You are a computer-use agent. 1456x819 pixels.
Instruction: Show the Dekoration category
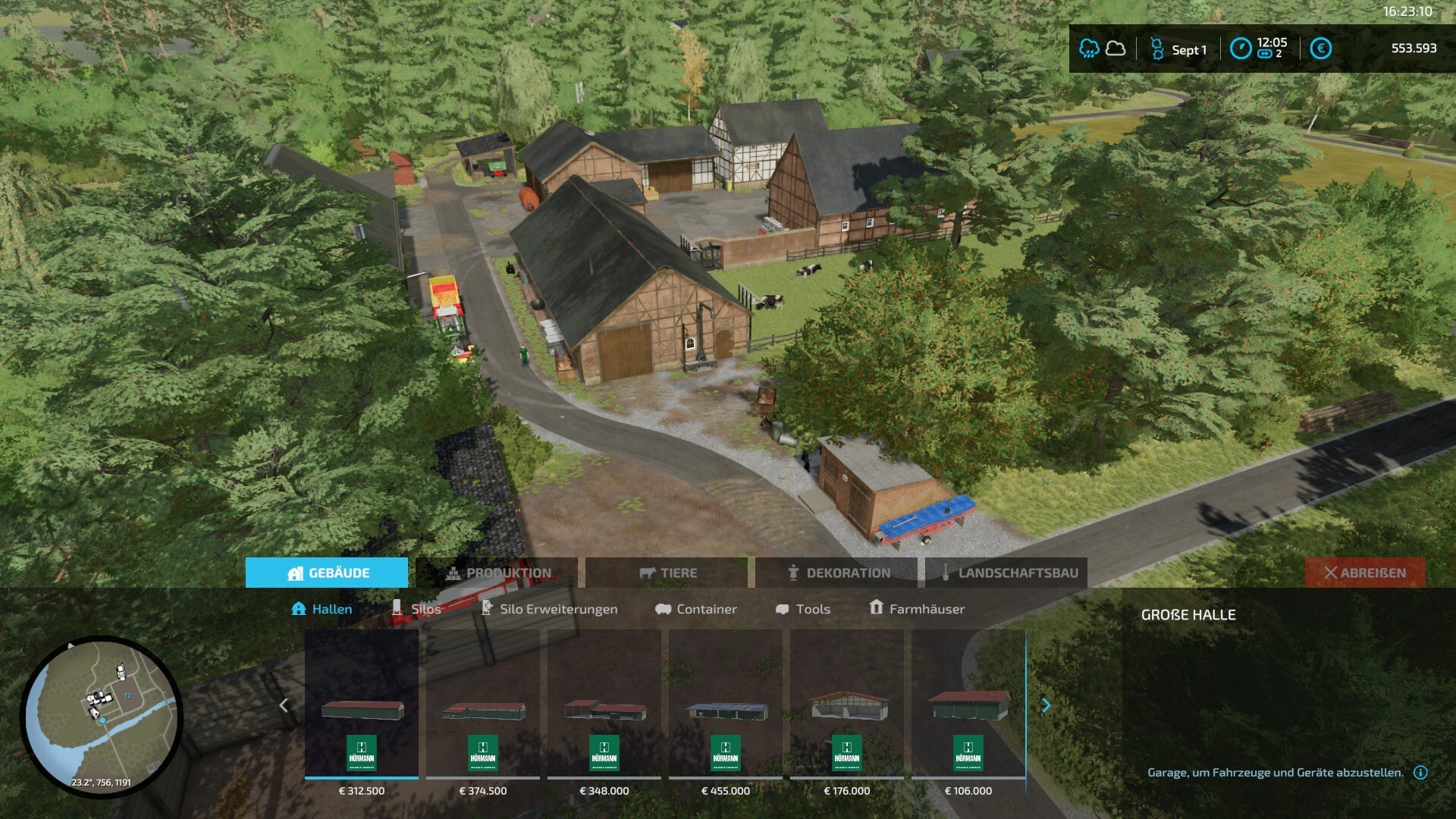pyautogui.click(x=837, y=573)
